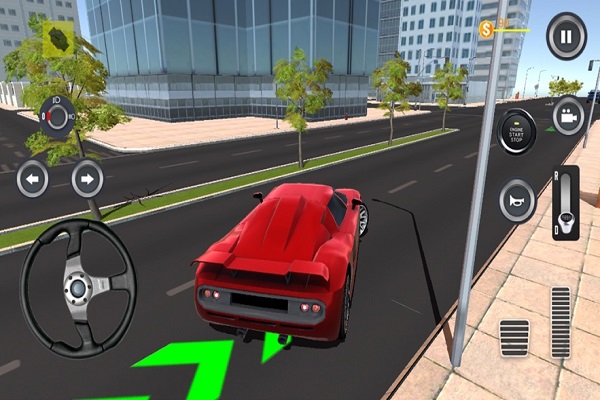Toggle the headlight dial
This screenshot has width=600, height=400.
57,118
